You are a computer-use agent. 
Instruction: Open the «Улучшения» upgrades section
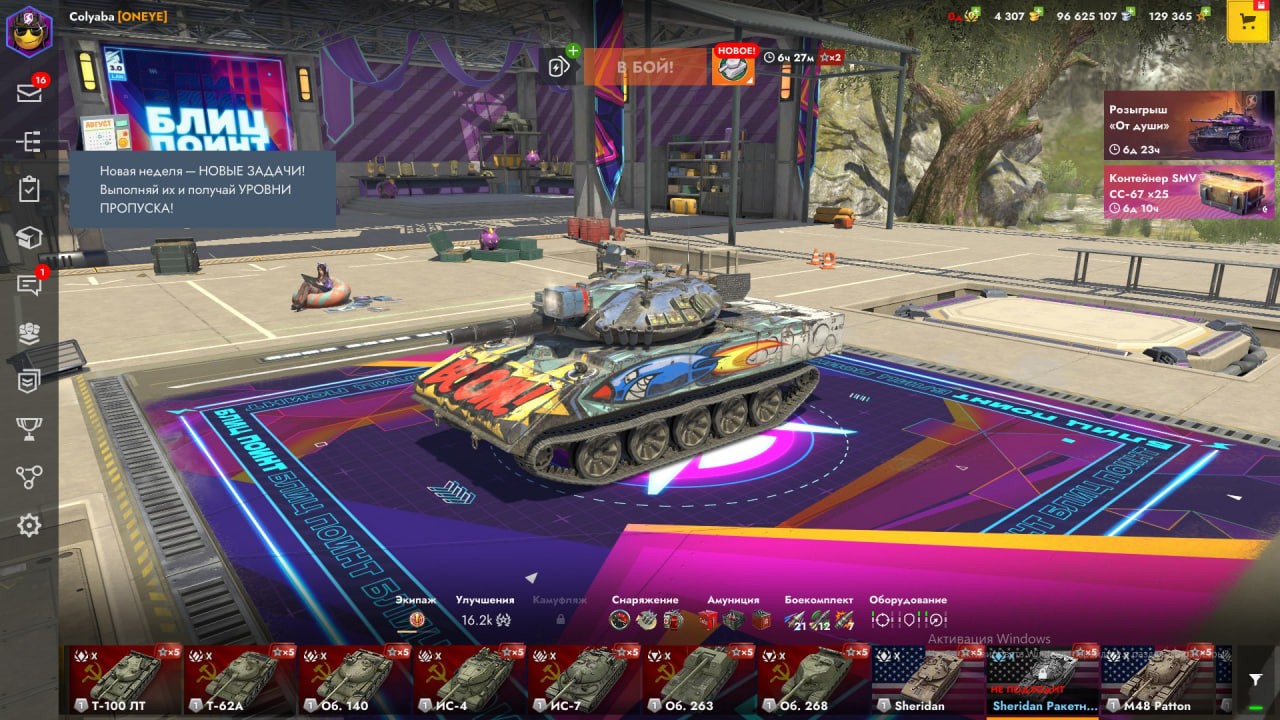pos(485,612)
